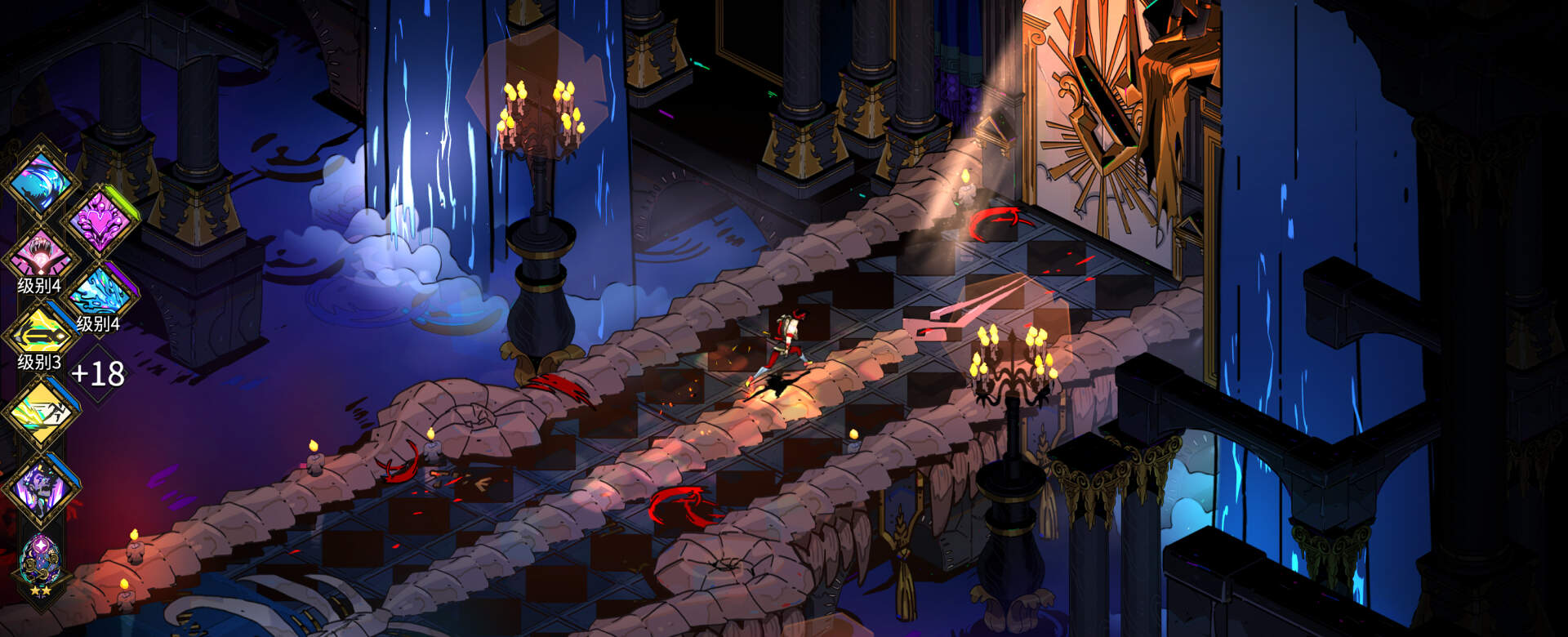The width and height of the screenshot is (1568, 637).
Task: Click the pink heart boon icon
Action: point(99,220)
